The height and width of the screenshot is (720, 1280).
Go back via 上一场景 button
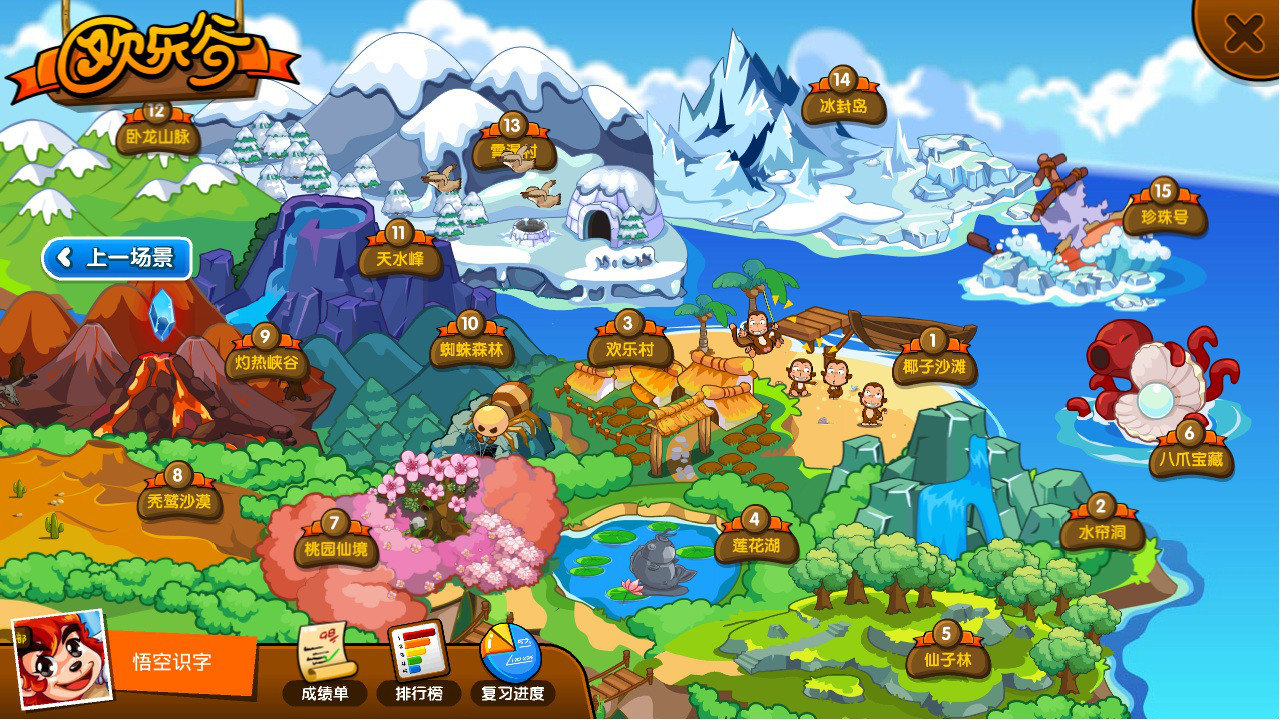[x=116, y=258]
